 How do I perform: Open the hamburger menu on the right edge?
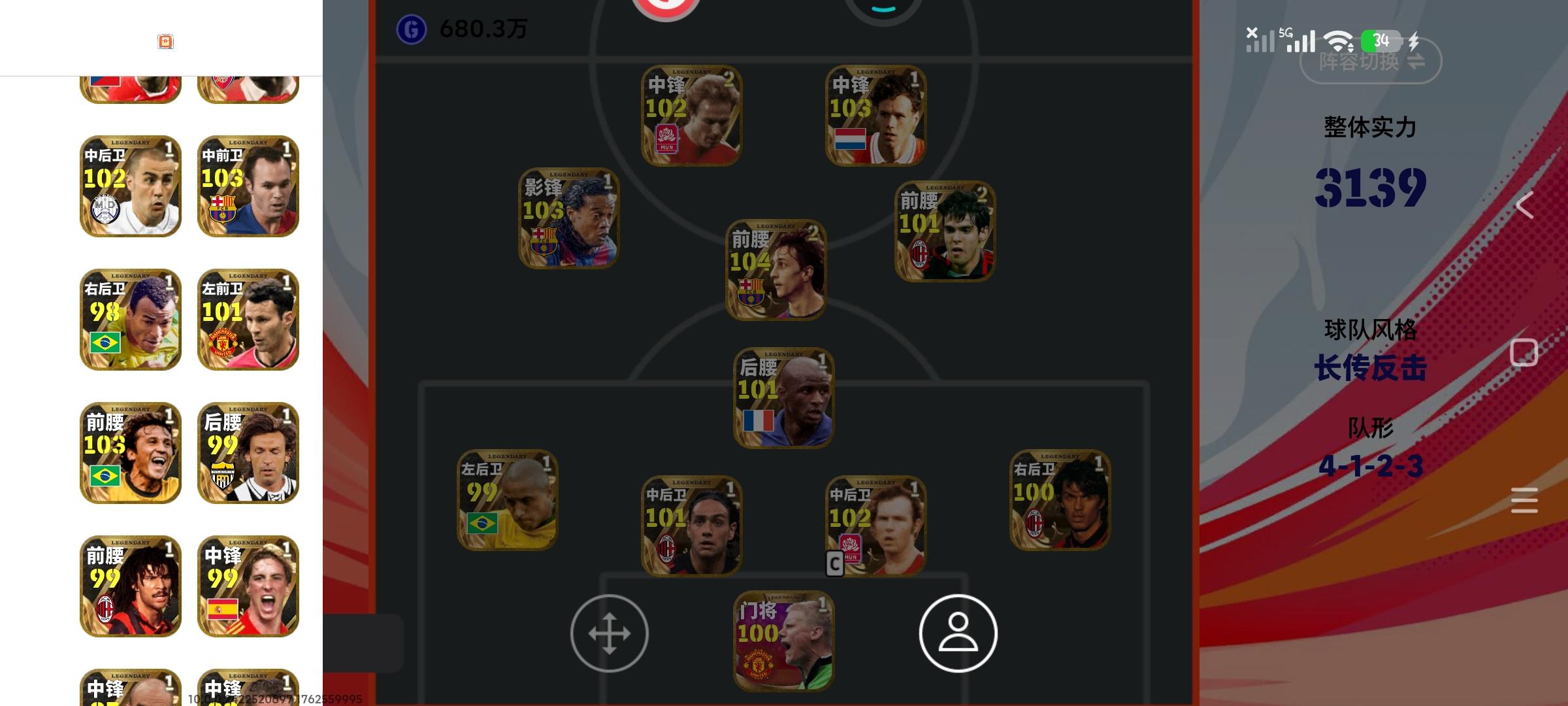click(1524, 496)
